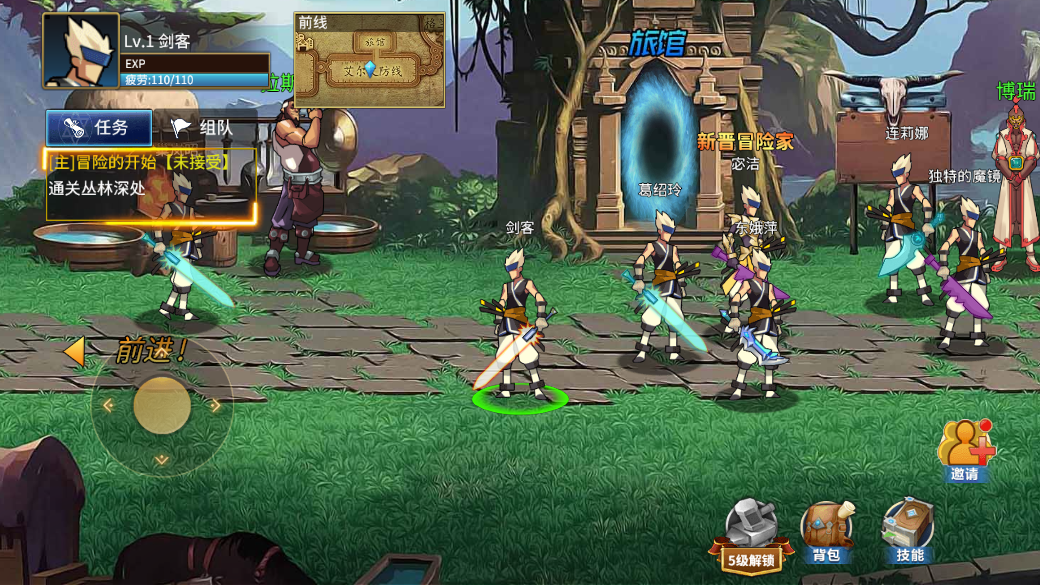Switch to the 组队 team tab
Viewport: 1040px width, 585px height.
pyautogui.click(x=203, y=128)
